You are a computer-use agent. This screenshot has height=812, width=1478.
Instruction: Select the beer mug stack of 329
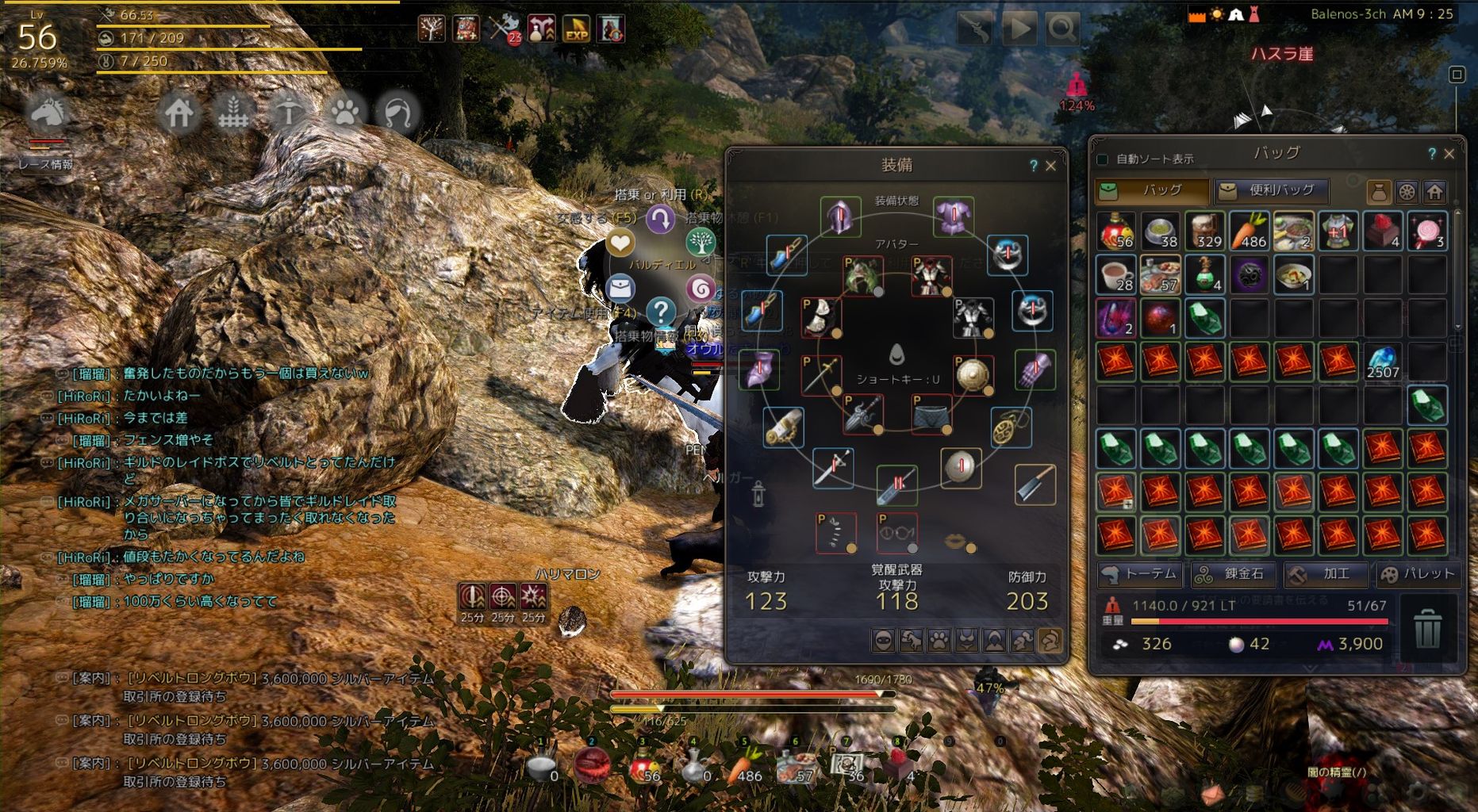[x=1204, y=231]
